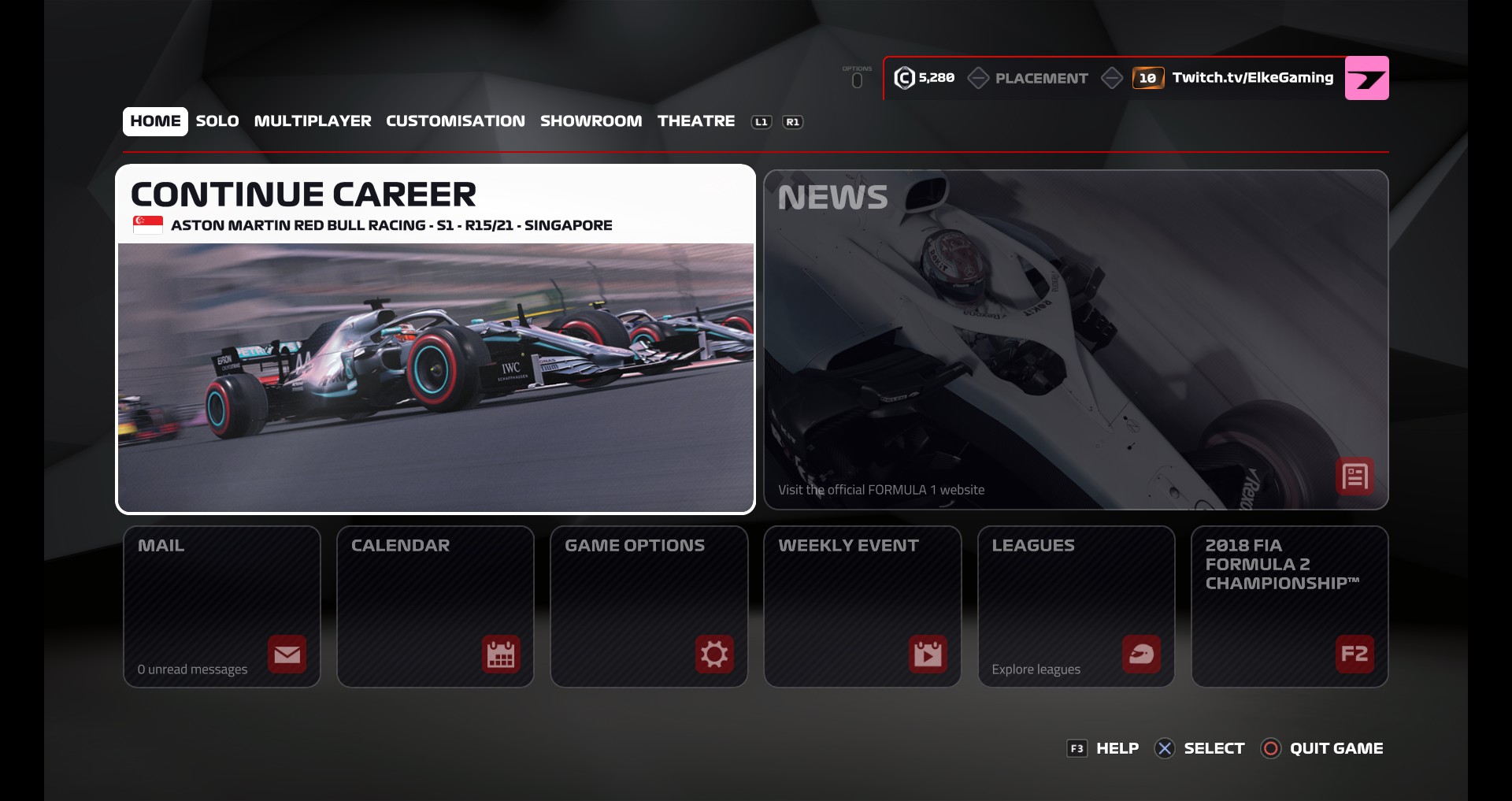Explore the Leagues tile

1076,606
